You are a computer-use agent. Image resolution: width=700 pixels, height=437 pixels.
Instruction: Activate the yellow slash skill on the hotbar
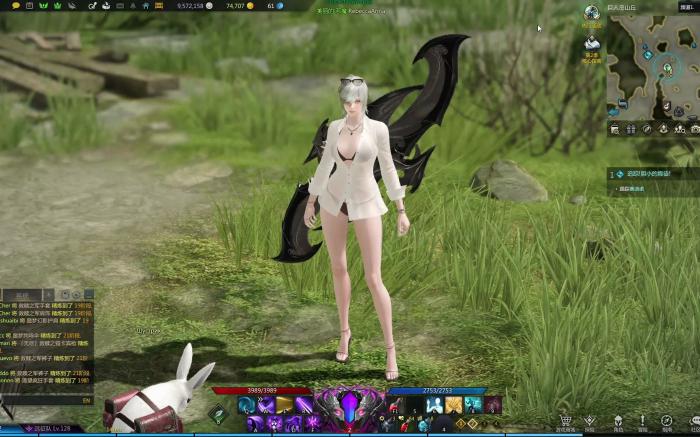click(x=284, y=404)
